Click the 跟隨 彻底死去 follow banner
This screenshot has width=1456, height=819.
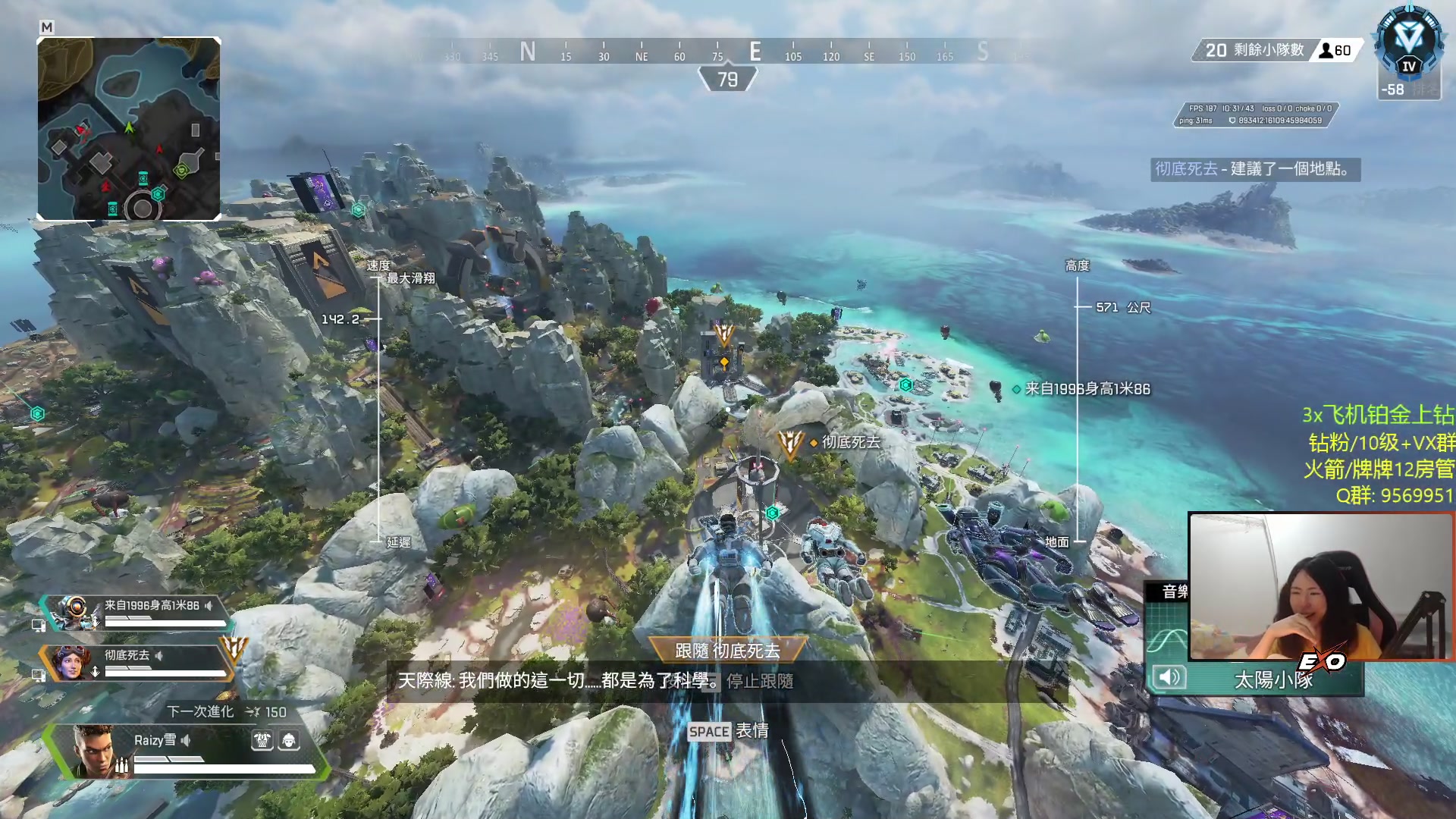[x=727, y=651]
